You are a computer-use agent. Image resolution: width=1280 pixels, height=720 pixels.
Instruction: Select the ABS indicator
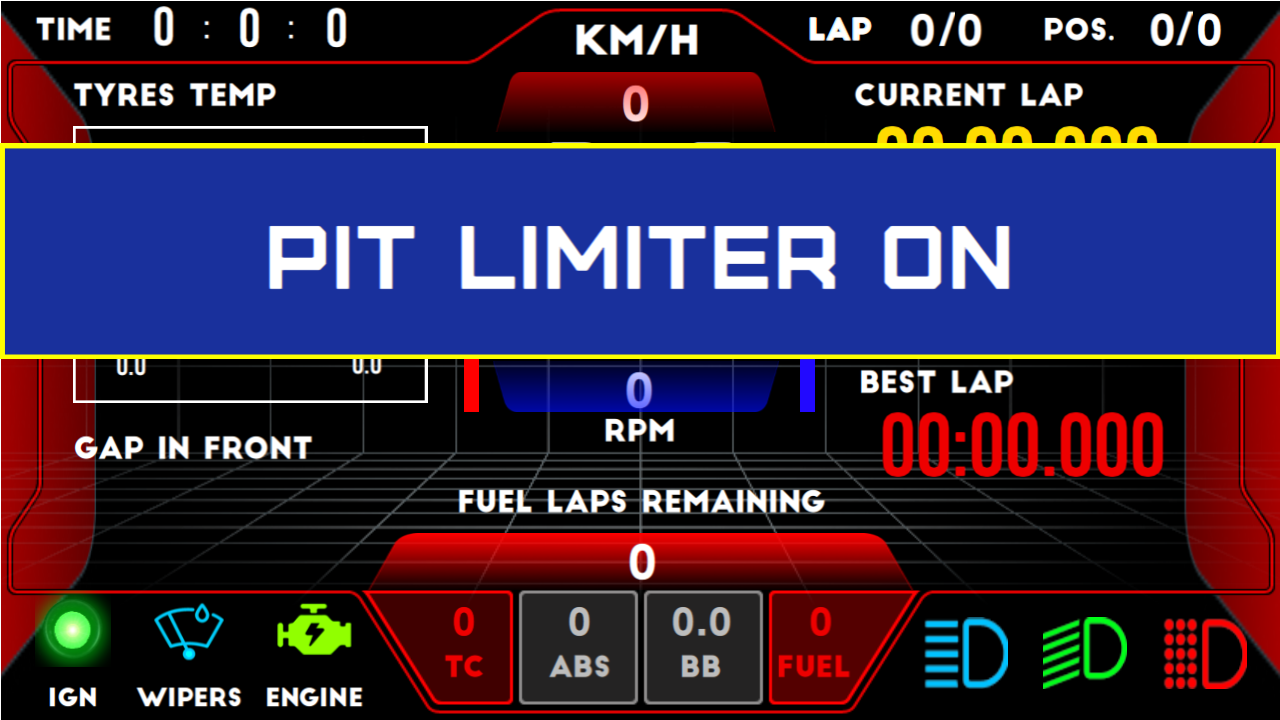[x=578, y=645]
